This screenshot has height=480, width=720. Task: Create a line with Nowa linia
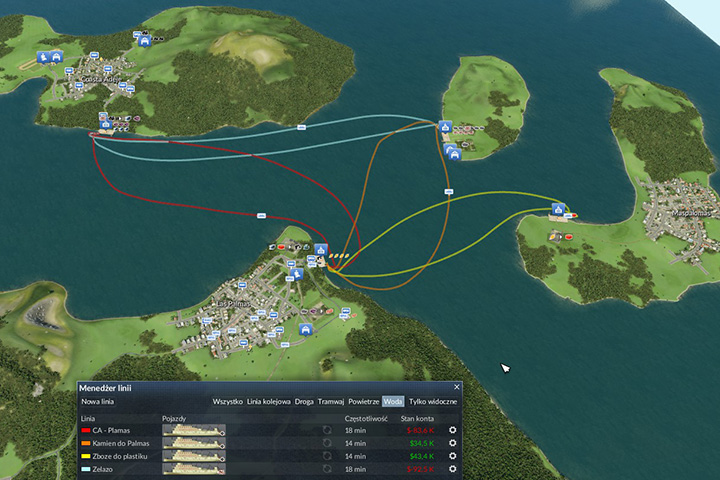97,401
